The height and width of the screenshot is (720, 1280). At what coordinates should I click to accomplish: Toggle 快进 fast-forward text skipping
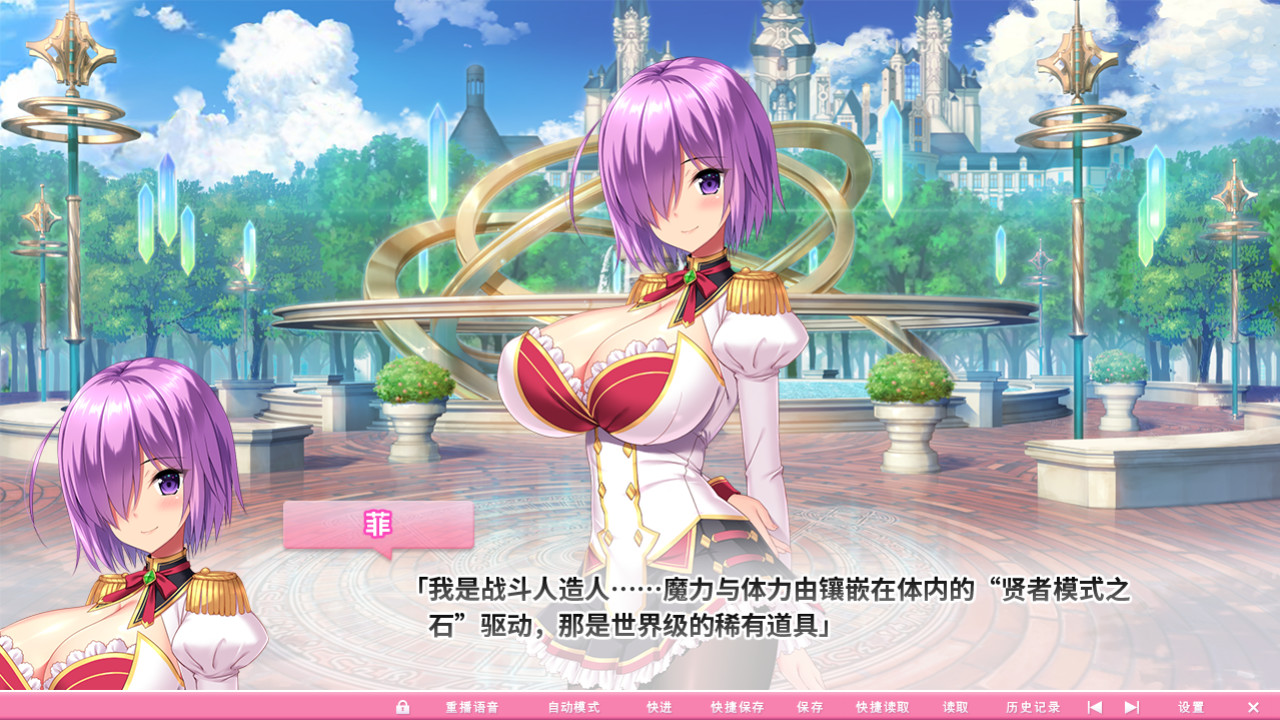coord(660,705)
